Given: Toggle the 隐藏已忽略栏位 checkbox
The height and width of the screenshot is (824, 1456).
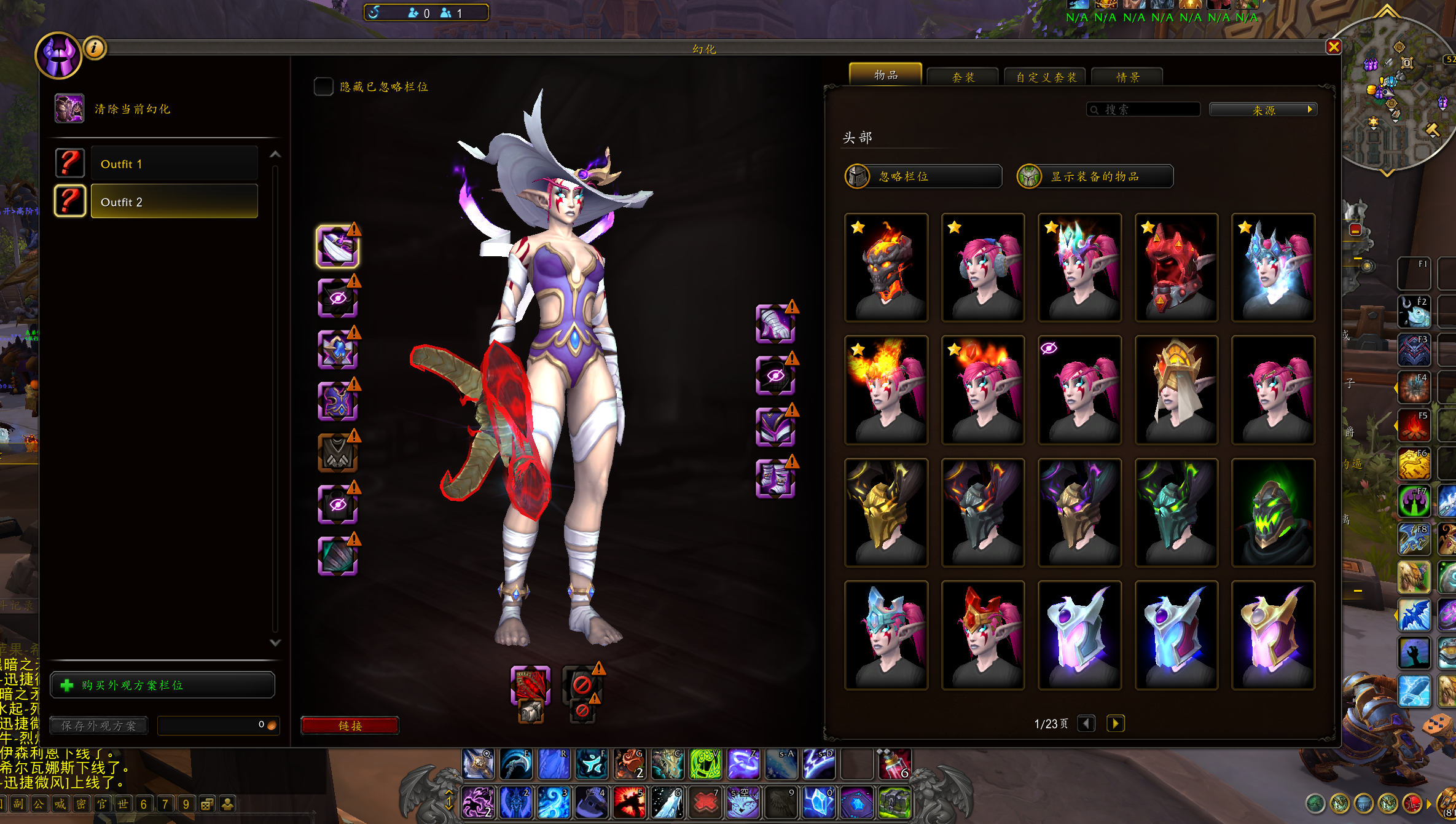Looking at the screenshot, I should (x=323, y=87).
